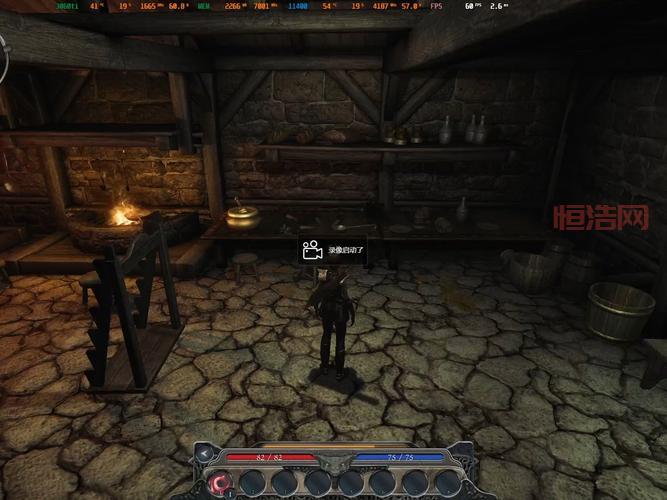Click the gargoyle face emblem on action bar
Image resolution: width=667 pixels, height=500 pixels.
click(x=334, y=461)
